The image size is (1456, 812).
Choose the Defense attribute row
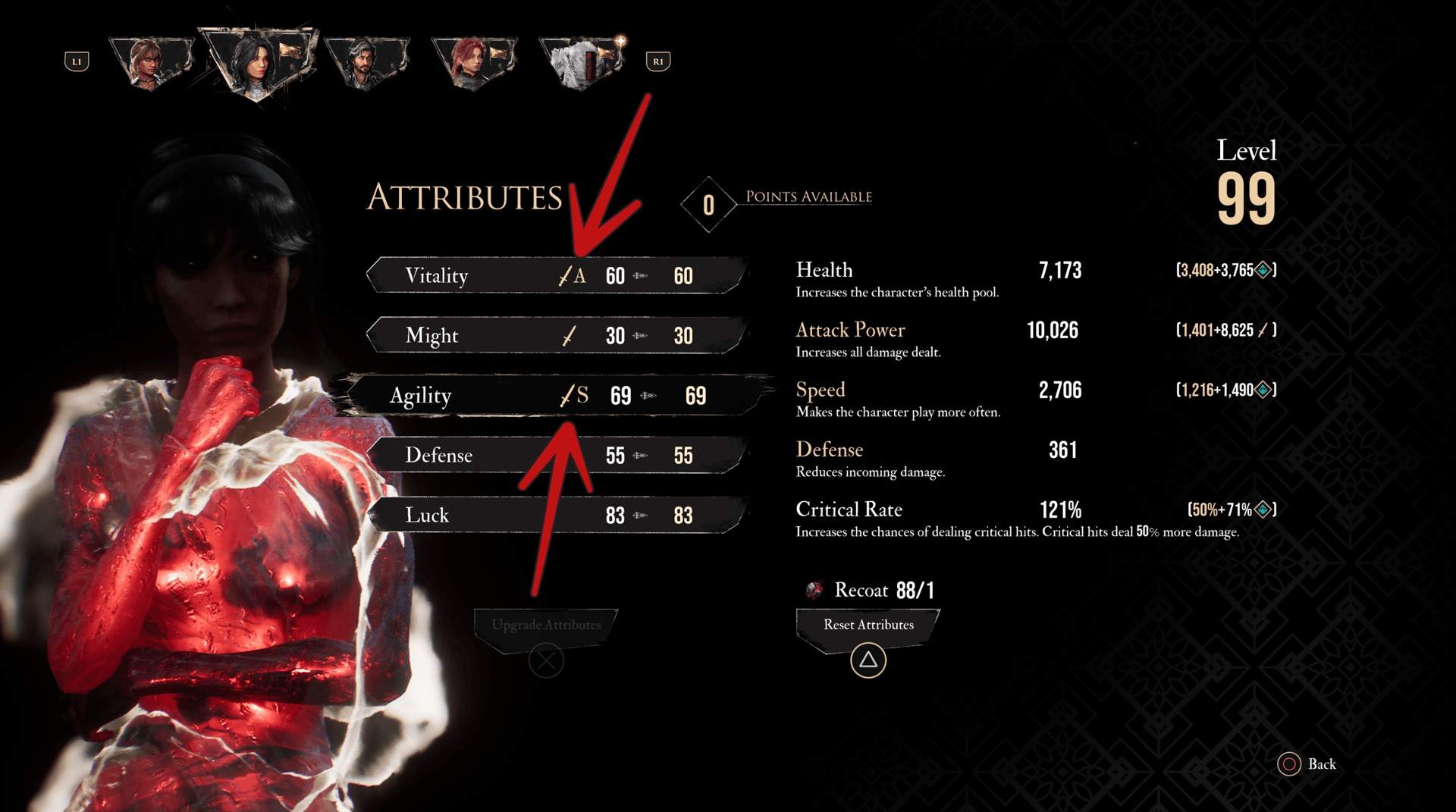pyautogui.click(x=556, y=455)
